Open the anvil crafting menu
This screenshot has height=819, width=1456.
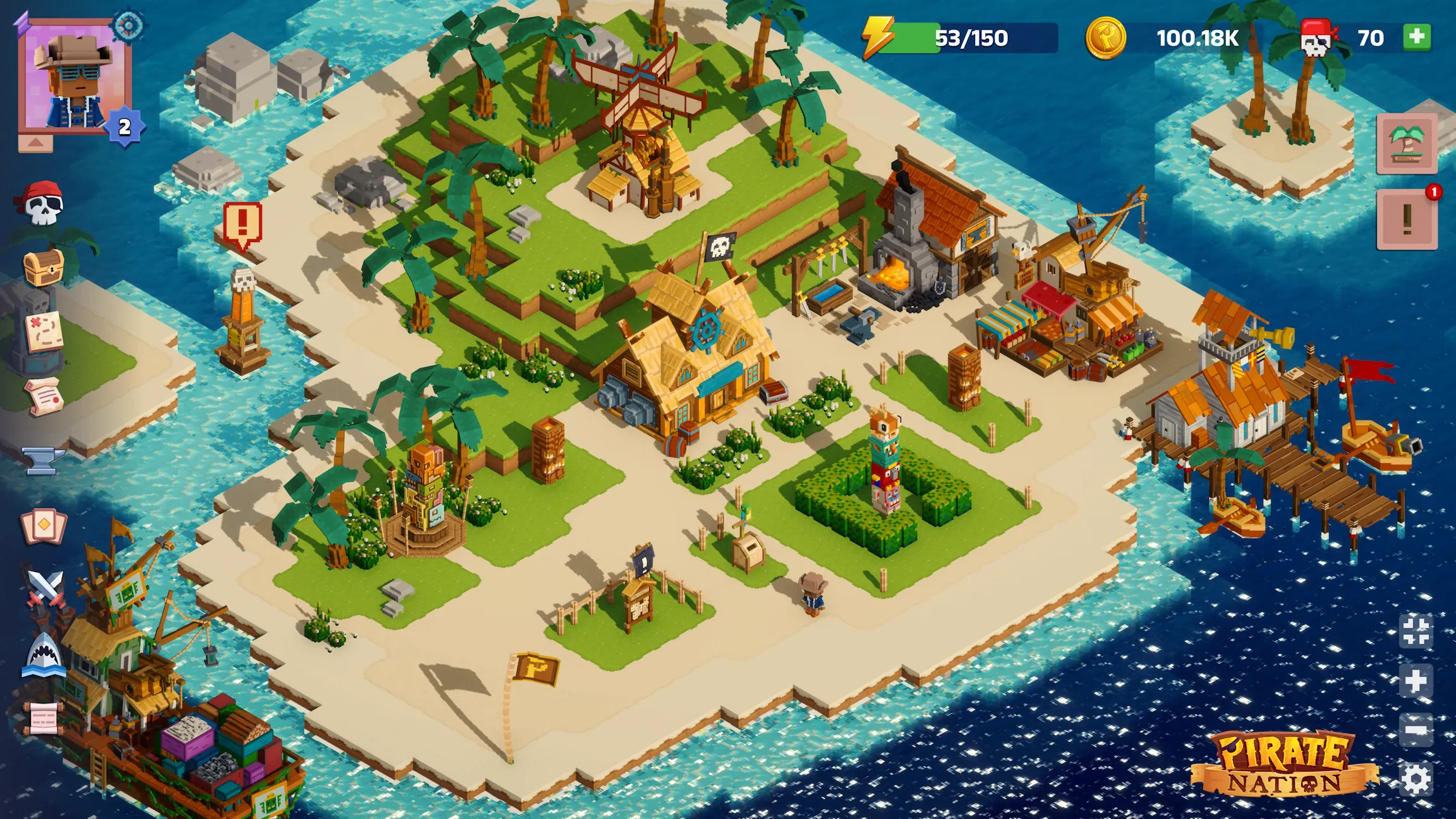click(x=43, y=459)
